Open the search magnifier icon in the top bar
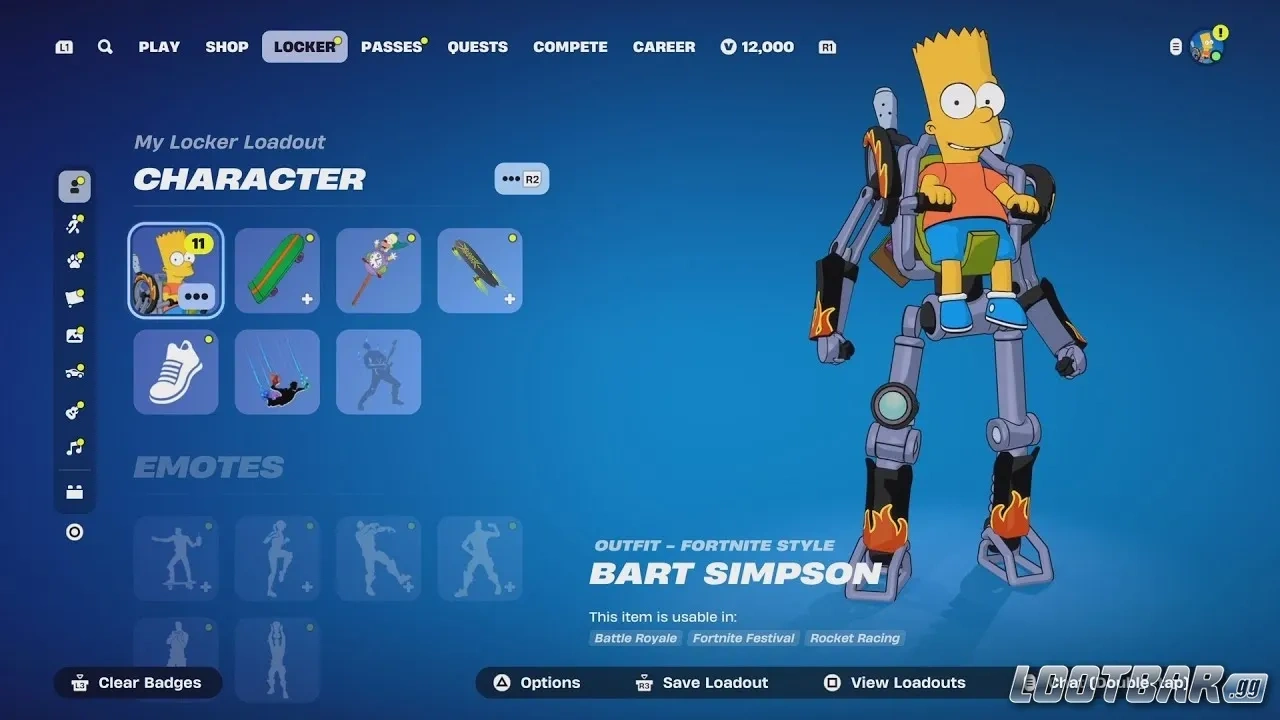 (105, 46)
